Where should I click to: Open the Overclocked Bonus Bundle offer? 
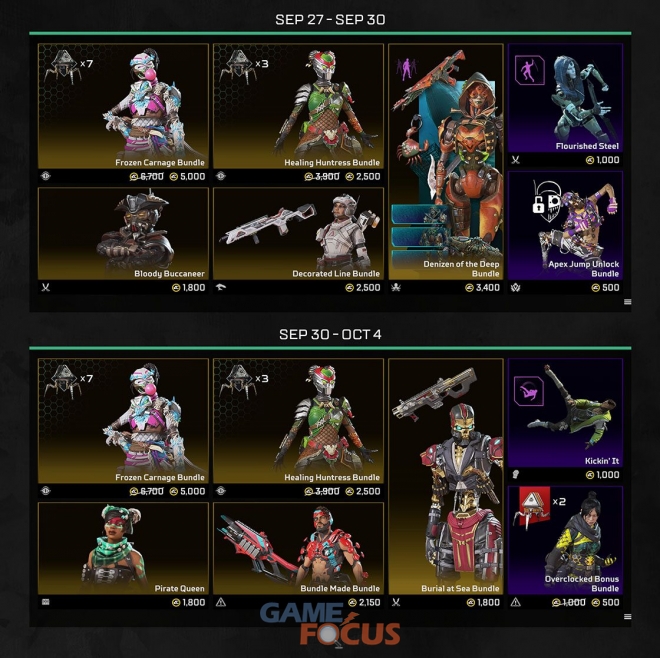565,540
